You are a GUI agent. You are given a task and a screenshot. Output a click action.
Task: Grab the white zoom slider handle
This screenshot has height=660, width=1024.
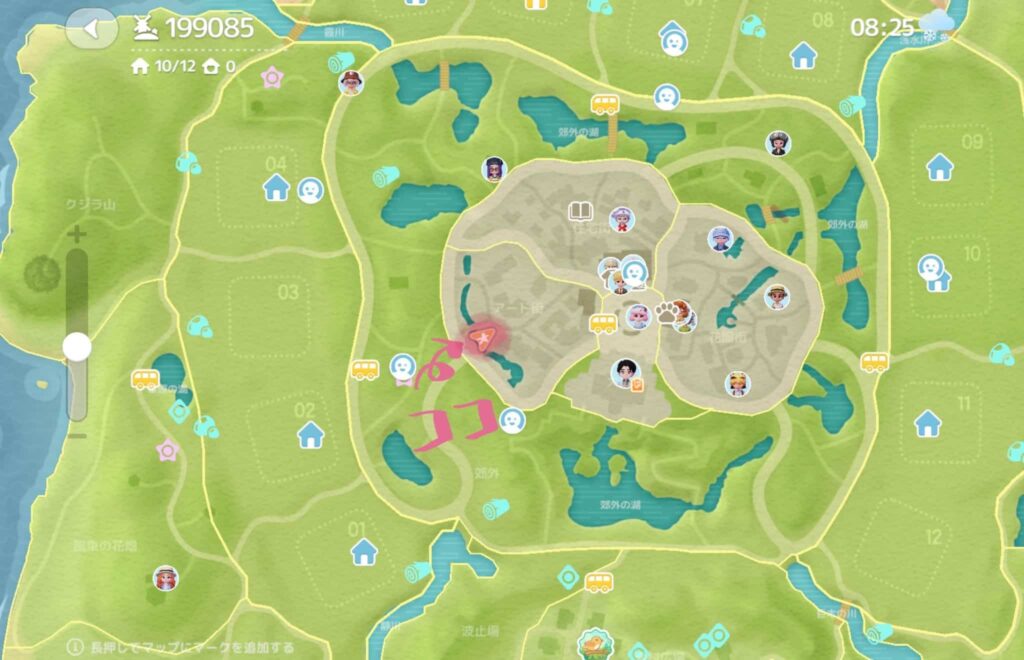(x=77, y=347)
